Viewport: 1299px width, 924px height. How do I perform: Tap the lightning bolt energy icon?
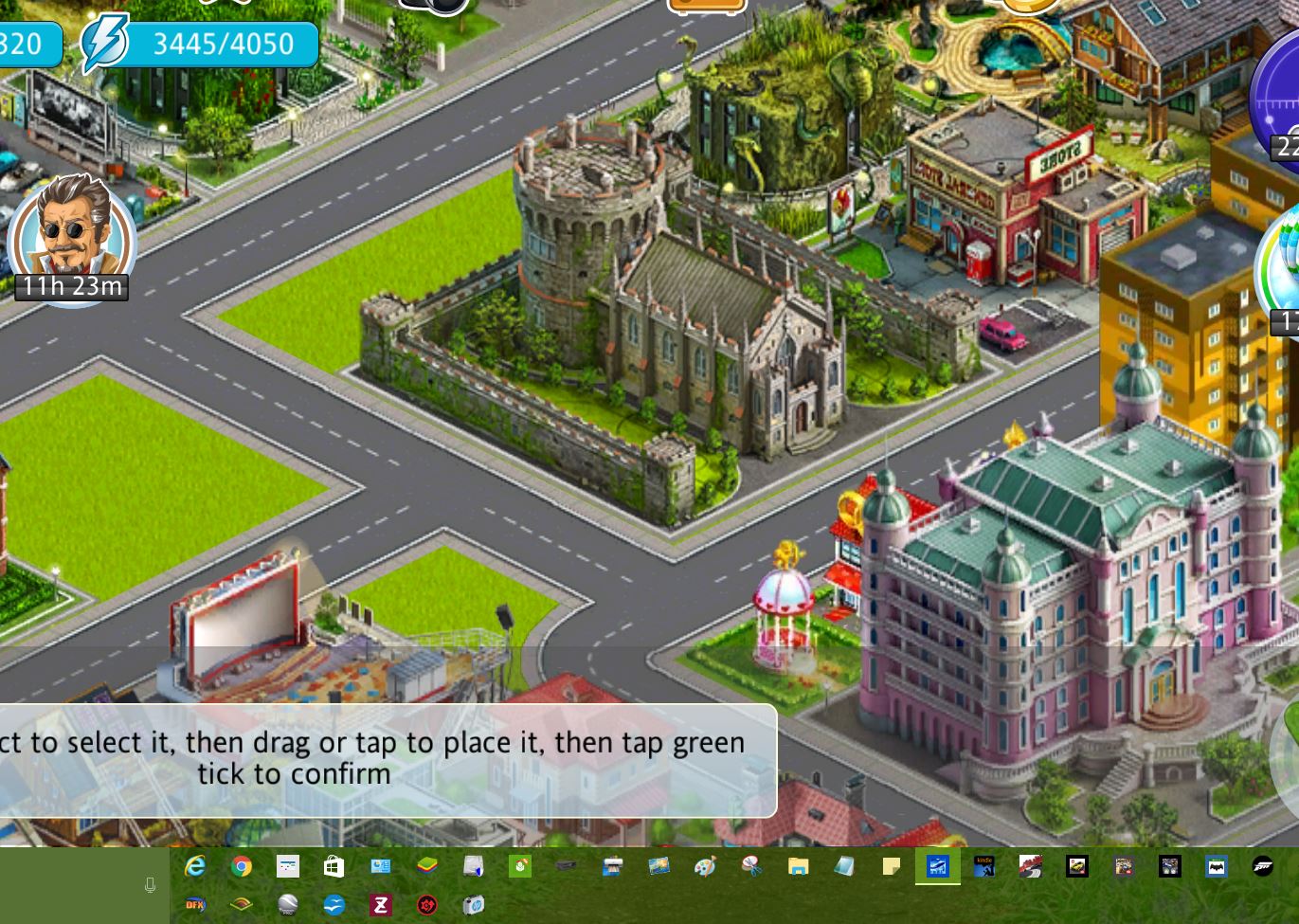(102, 44)
